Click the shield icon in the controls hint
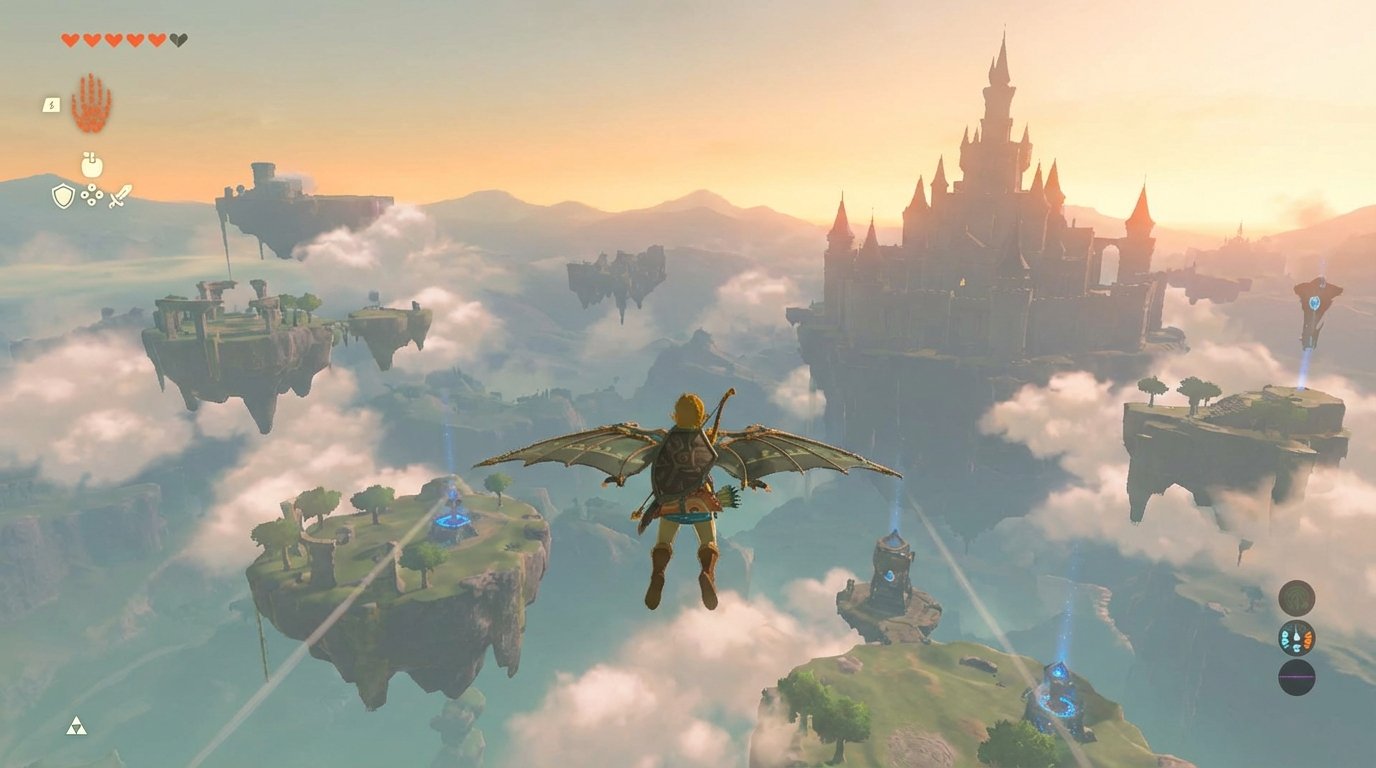The image size is (1376, 768). tap(63, 196)
